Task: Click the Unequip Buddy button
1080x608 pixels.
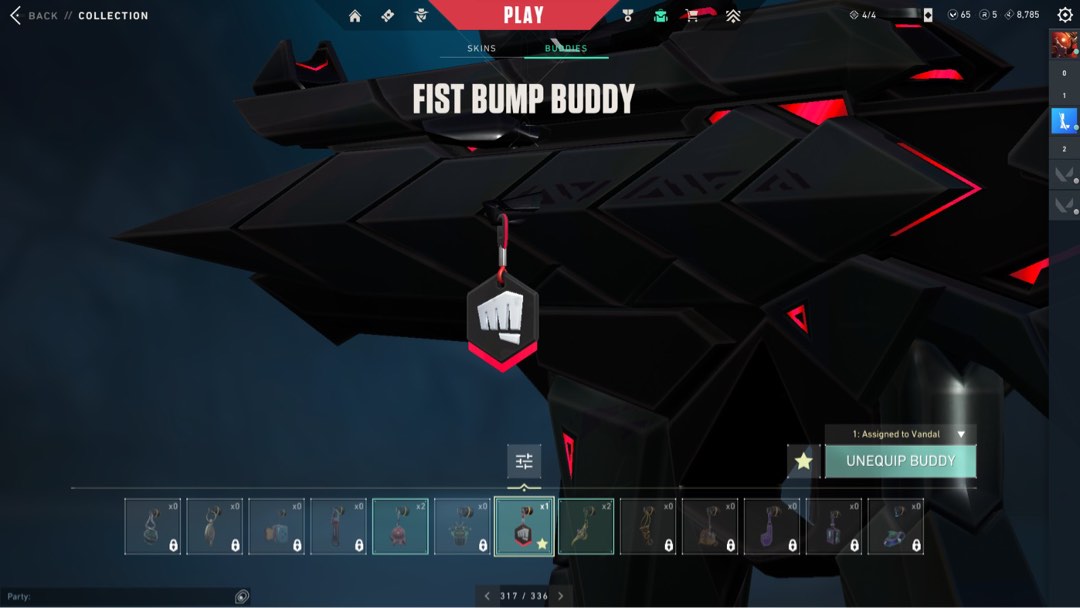Action: (900, 461)
